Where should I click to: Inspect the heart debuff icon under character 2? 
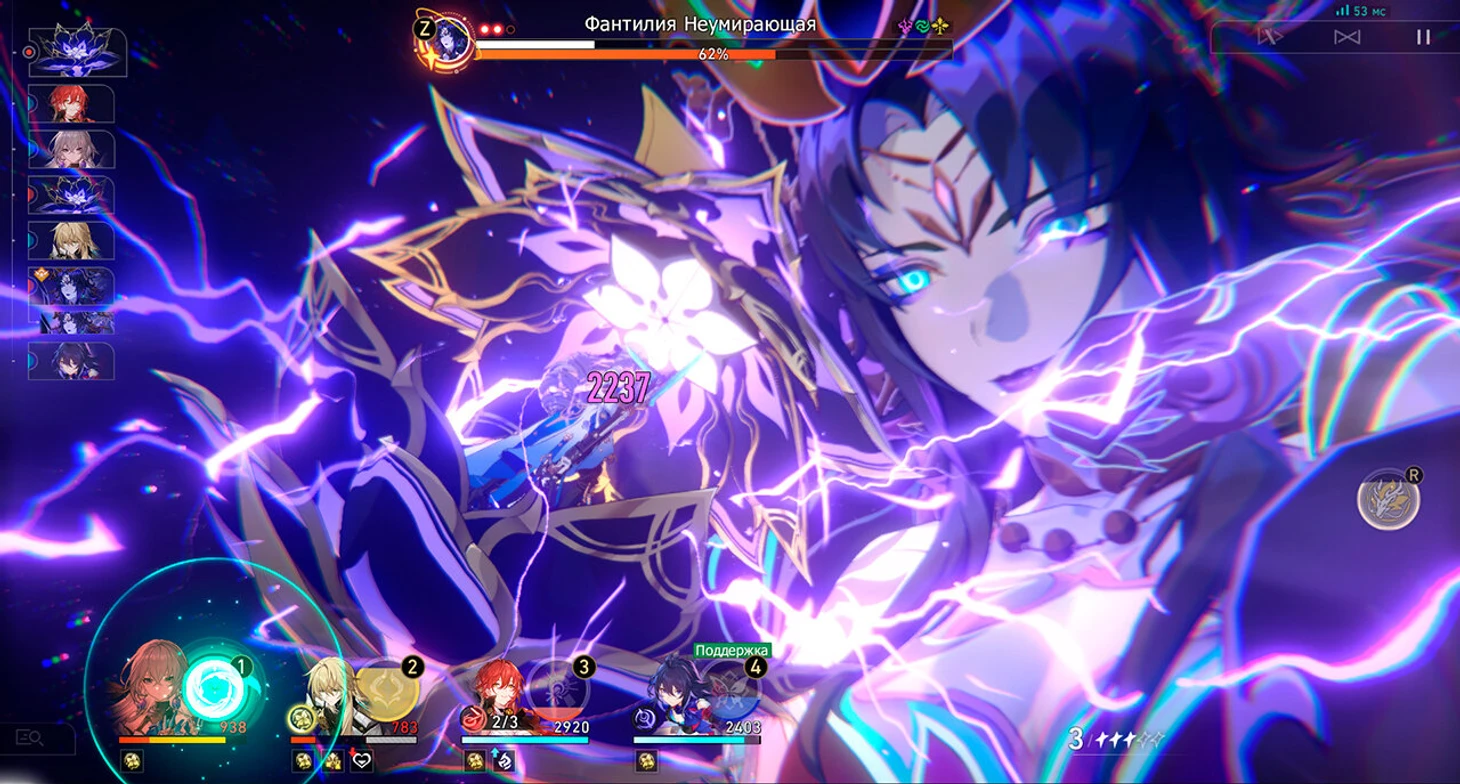coord(361,761)
